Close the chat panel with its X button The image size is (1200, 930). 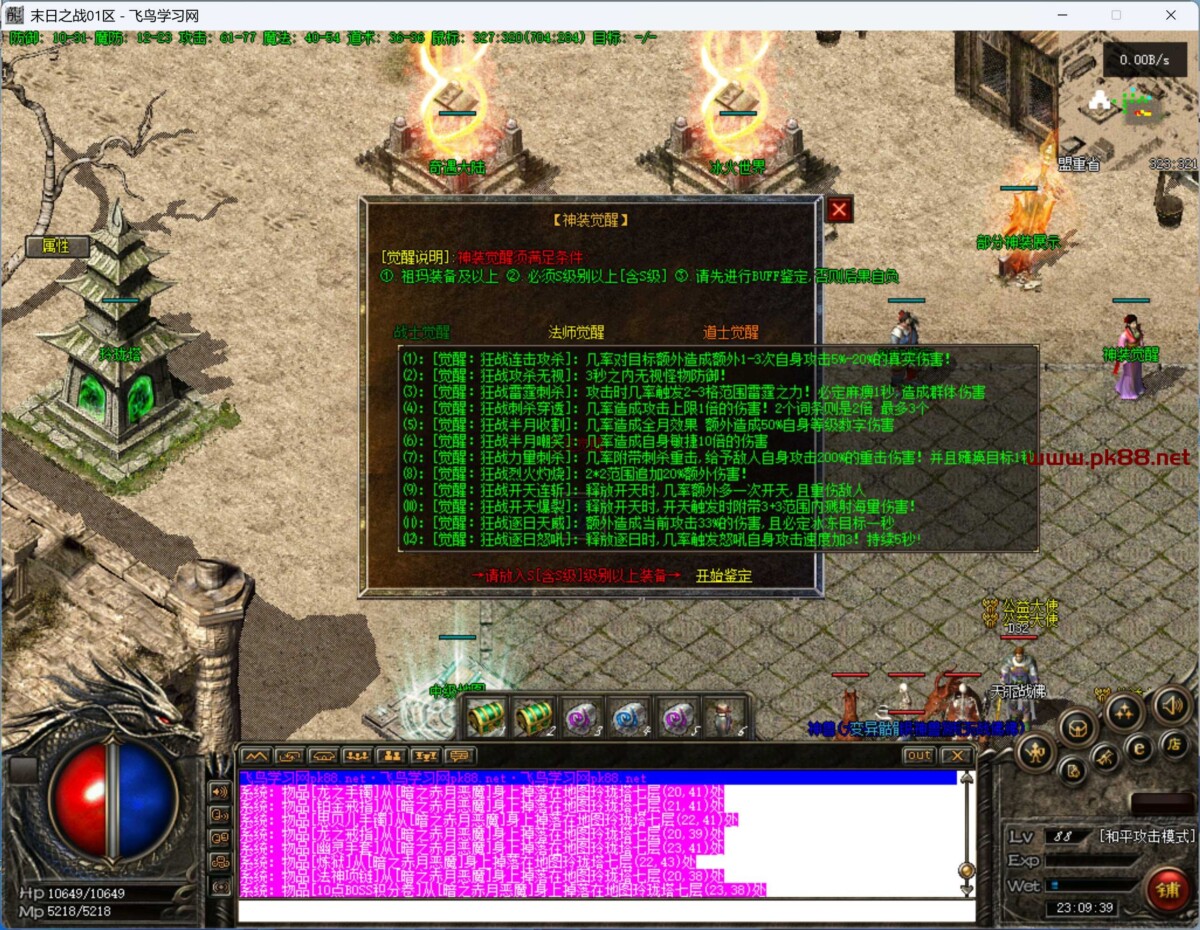(956, 756)
